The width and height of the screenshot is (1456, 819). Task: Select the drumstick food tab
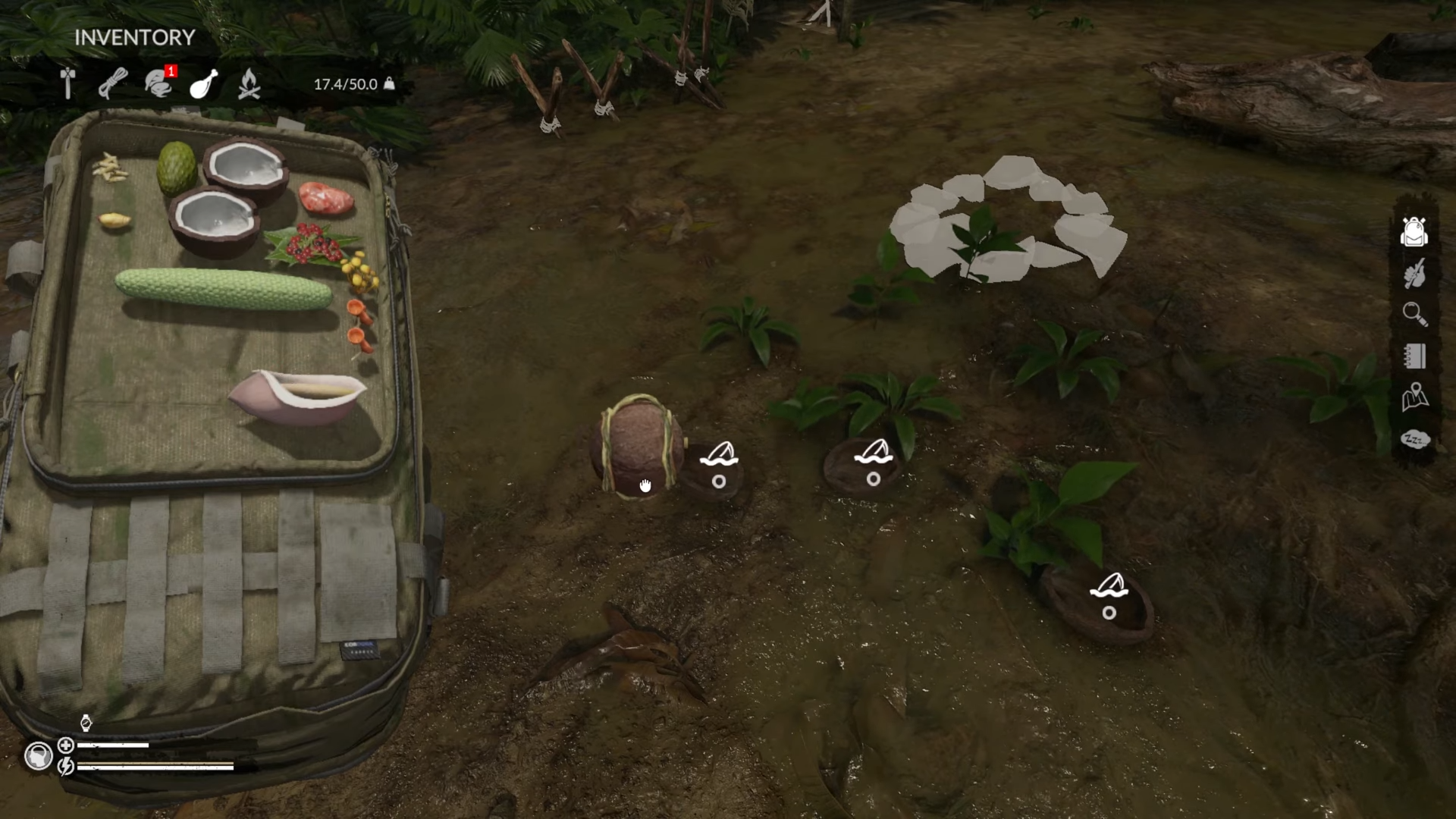203,83
